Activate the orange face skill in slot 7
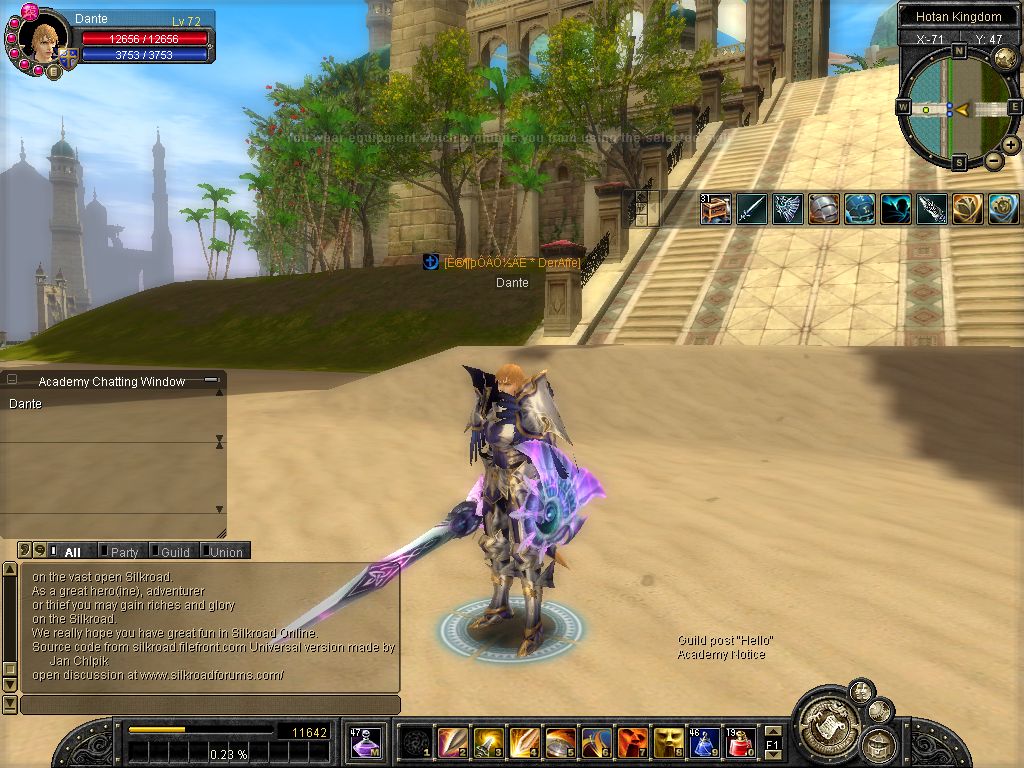Viewport: 1024px width, 768px height. click(632, 743)
